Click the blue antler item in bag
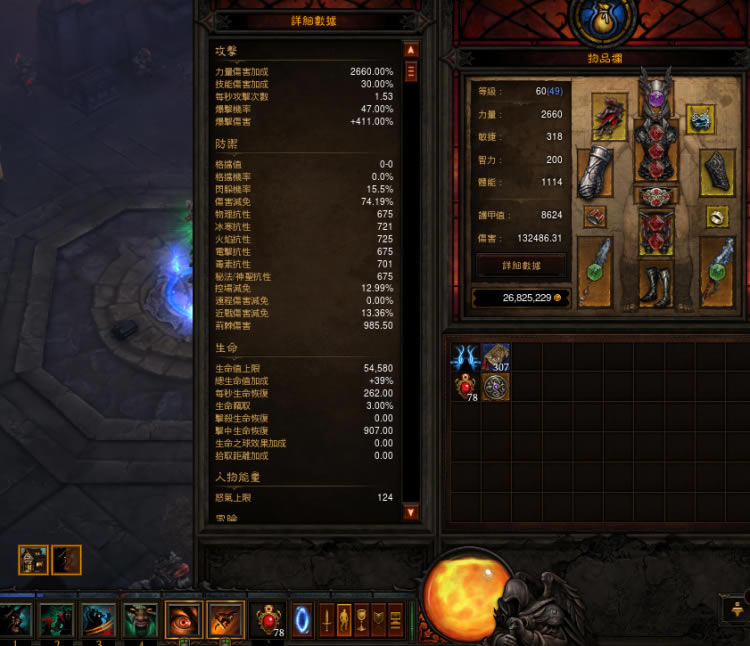 (x=466, y=358)
